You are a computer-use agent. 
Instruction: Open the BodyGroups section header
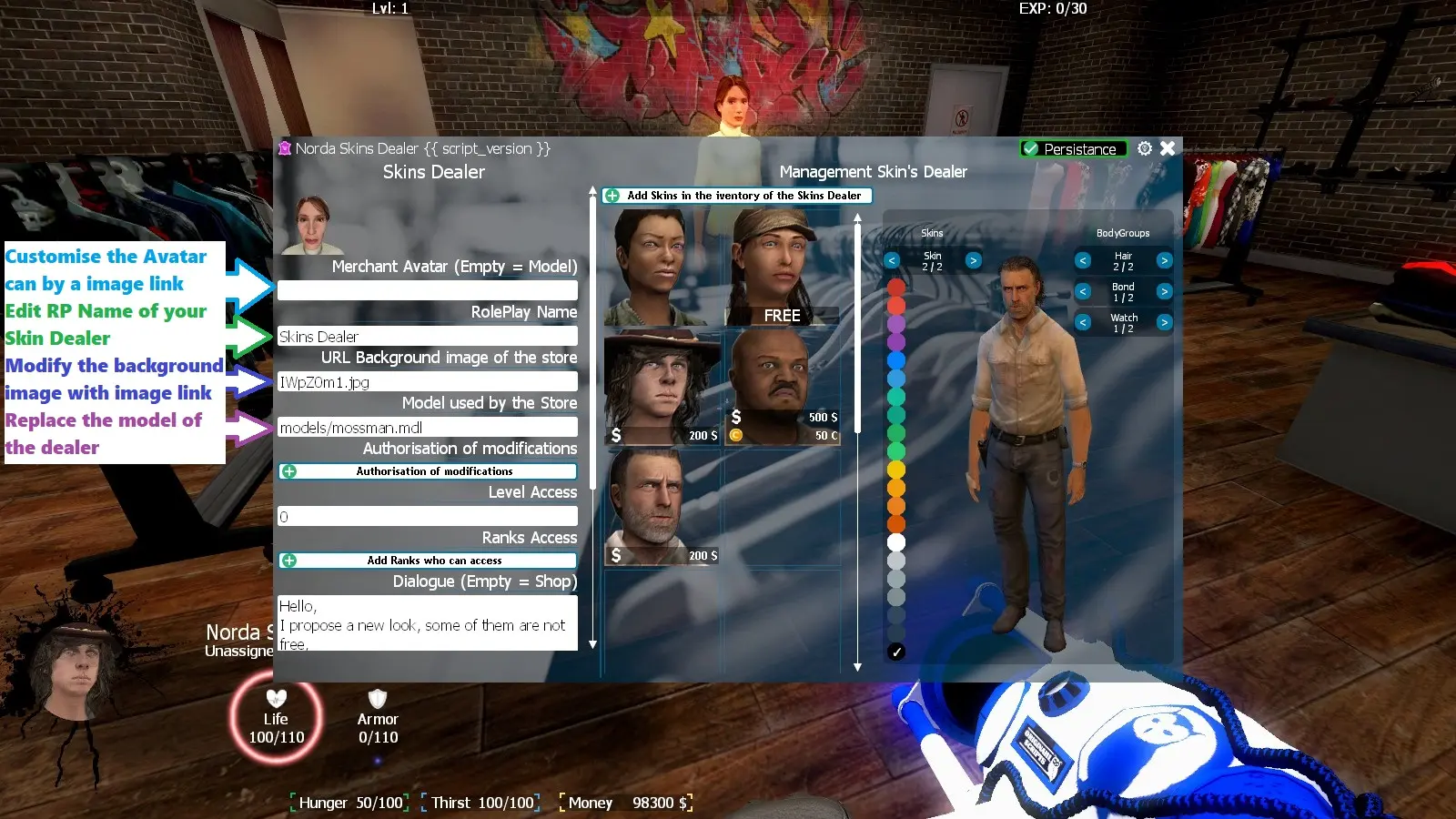click(1124, 233)
